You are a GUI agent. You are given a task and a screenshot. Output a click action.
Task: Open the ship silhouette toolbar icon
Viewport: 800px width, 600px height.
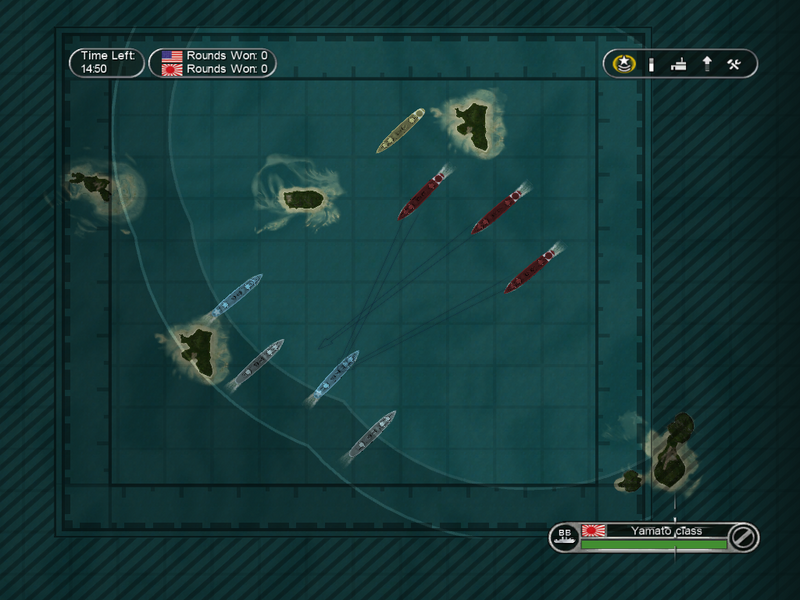(x=680, y=64)
